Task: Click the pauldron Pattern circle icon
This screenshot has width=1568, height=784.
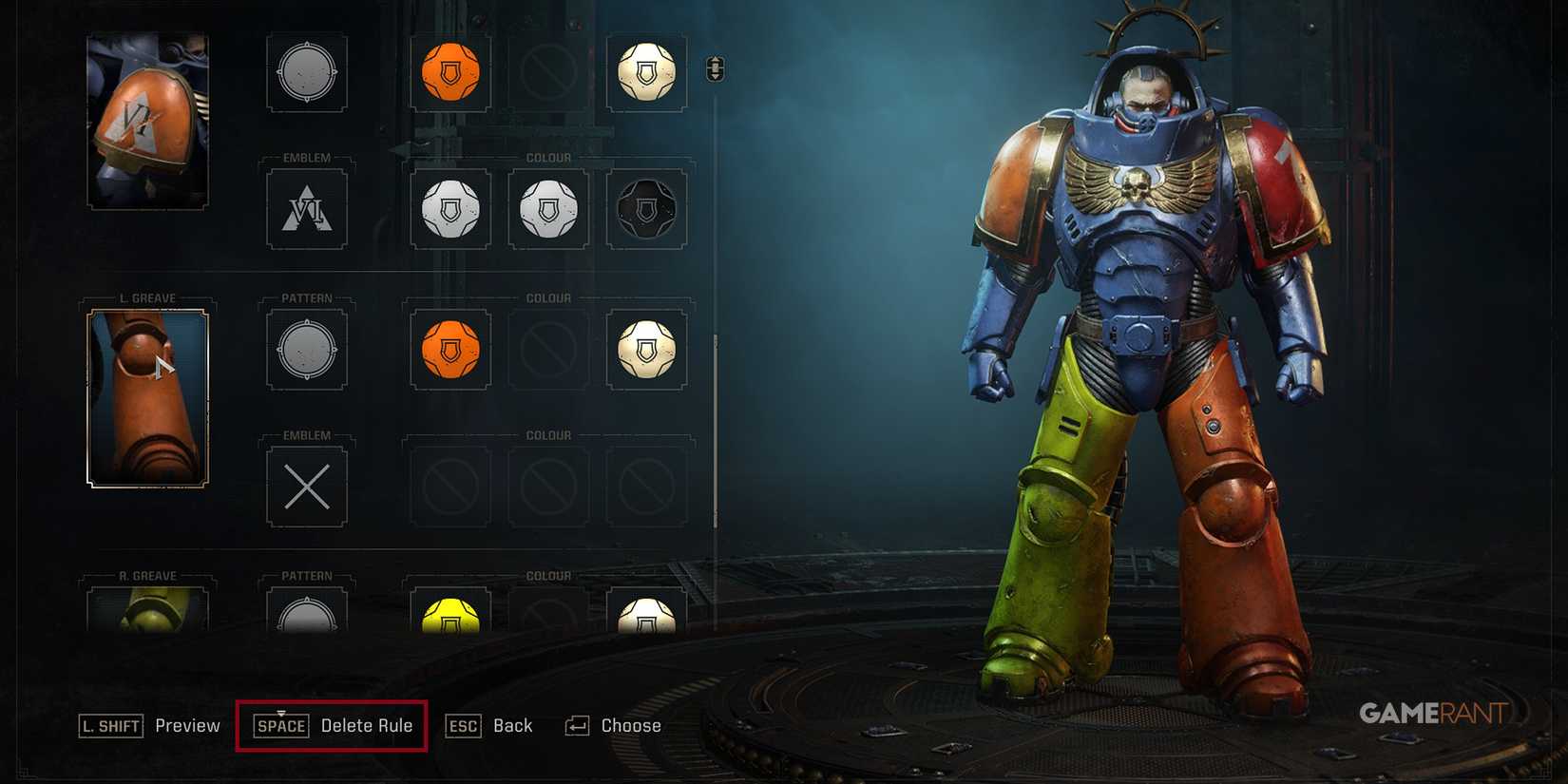Action: 306,73
